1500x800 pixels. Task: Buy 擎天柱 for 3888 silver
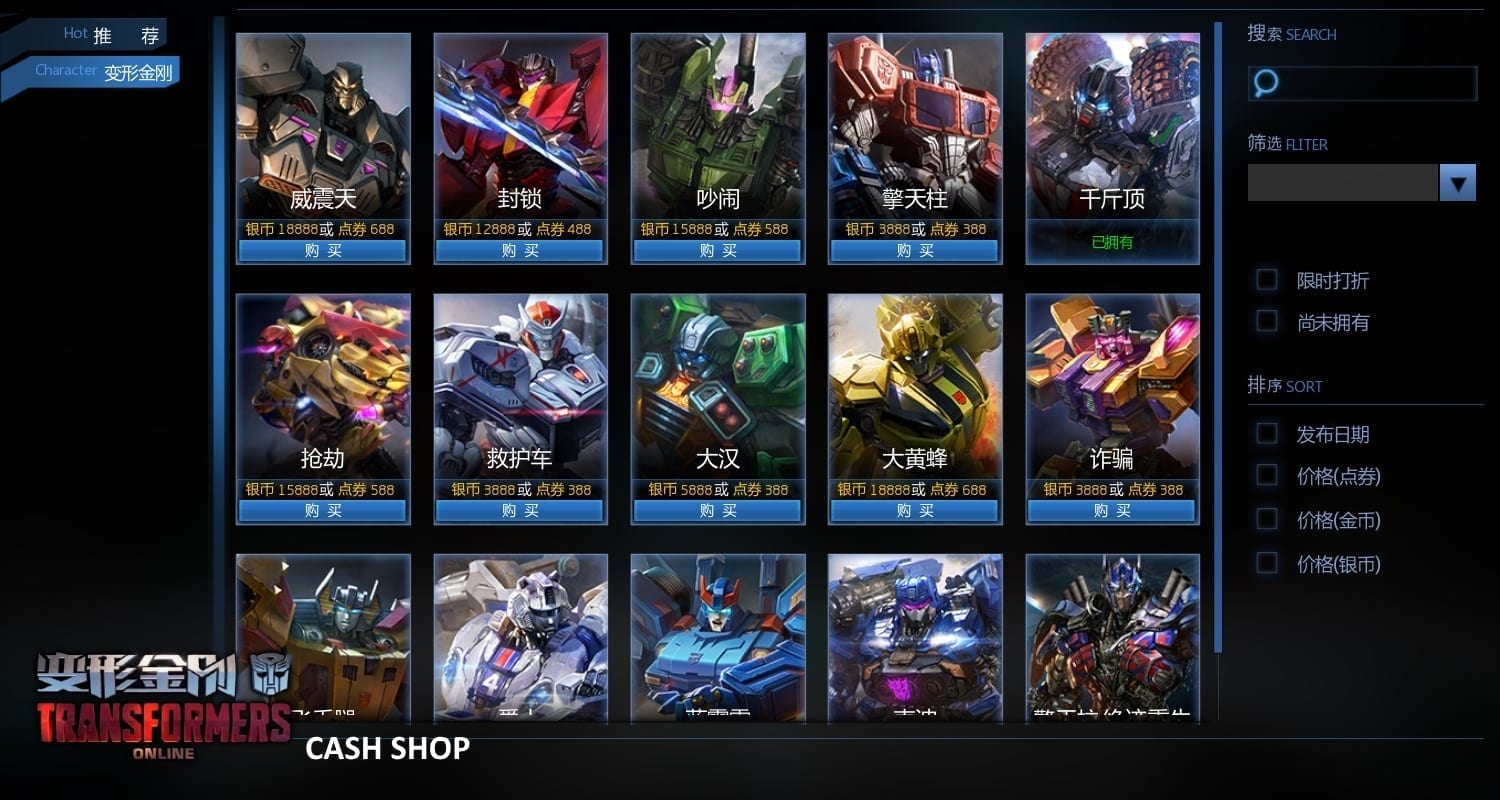pyautogui.click(x=914, y=251)
